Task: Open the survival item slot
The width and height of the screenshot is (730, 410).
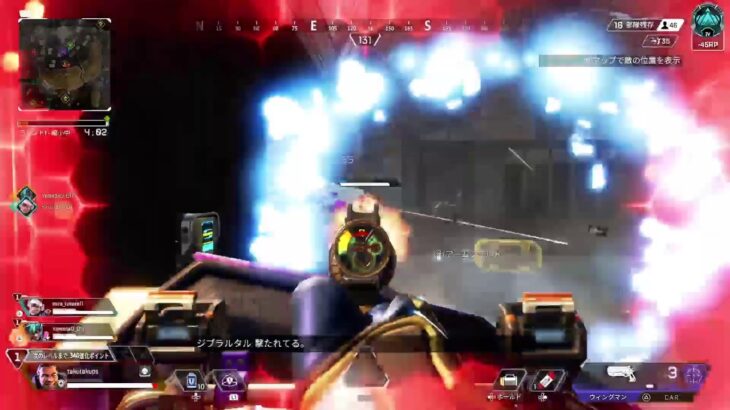Action: coord(511,379)
